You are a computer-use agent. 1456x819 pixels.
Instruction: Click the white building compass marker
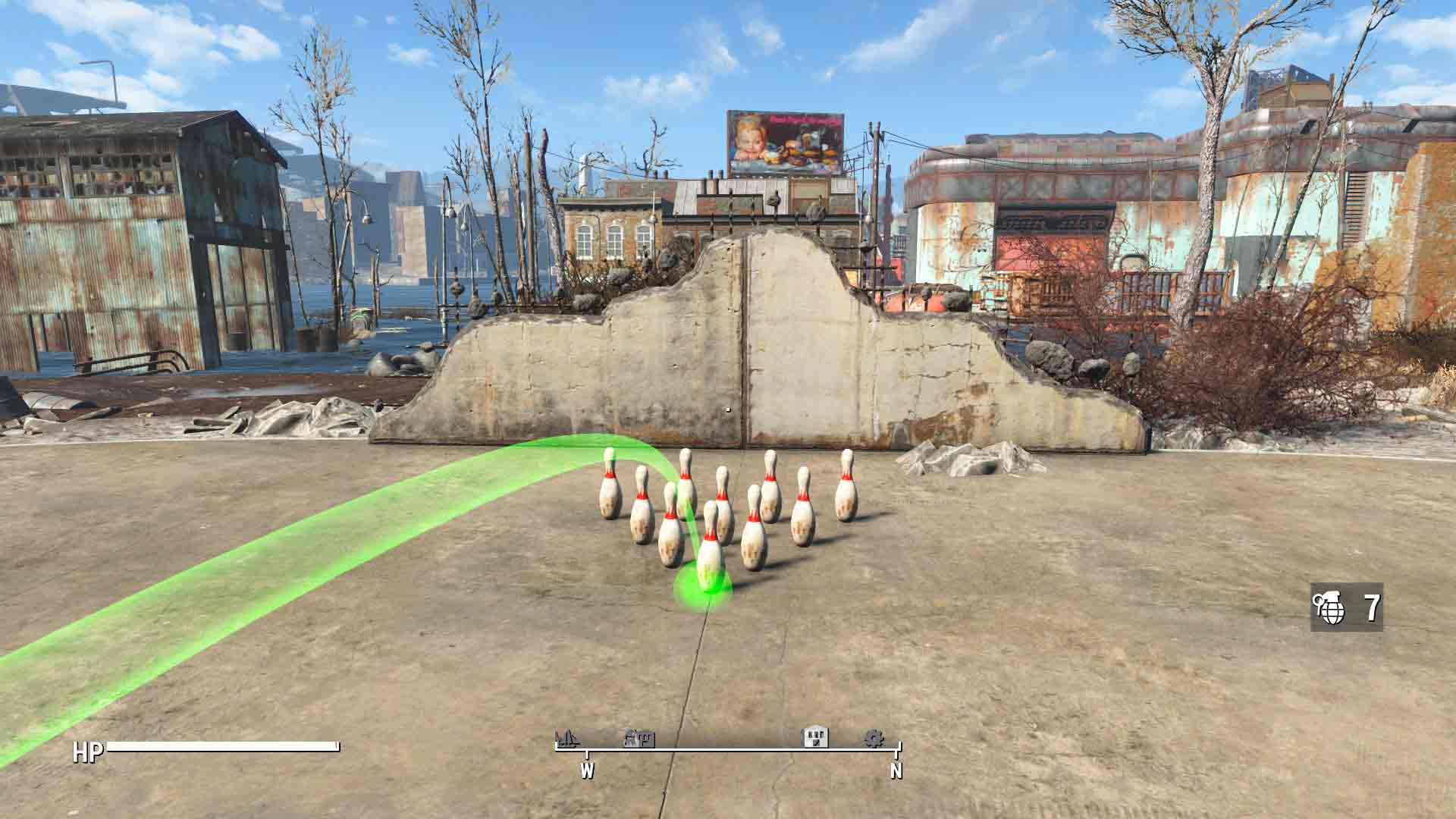pos(816,736)
